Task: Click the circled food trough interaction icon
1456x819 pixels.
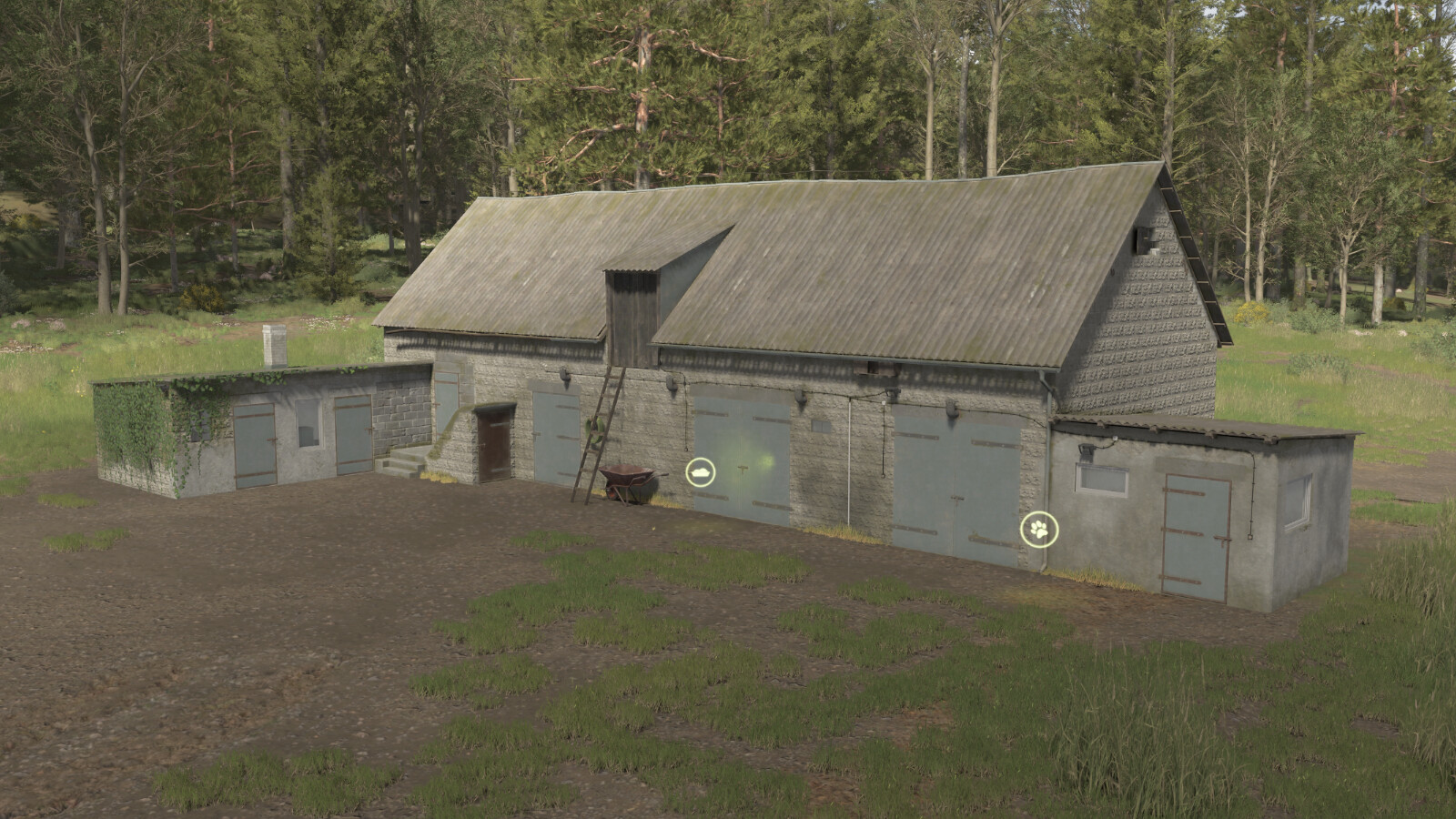Action: tap(701, 472)
